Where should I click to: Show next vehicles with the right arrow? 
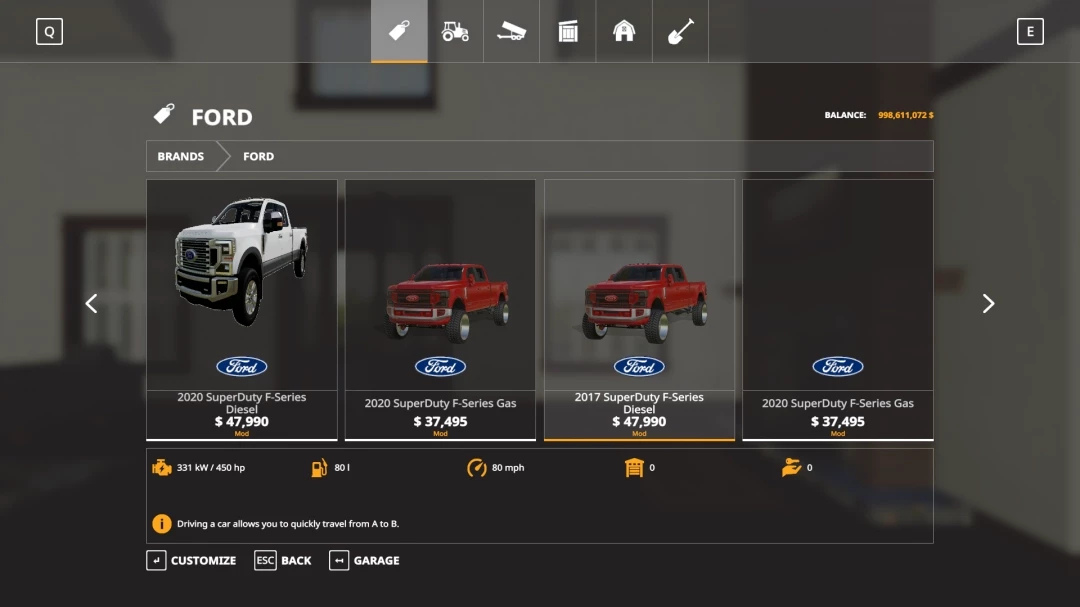[x=988, y=304]
